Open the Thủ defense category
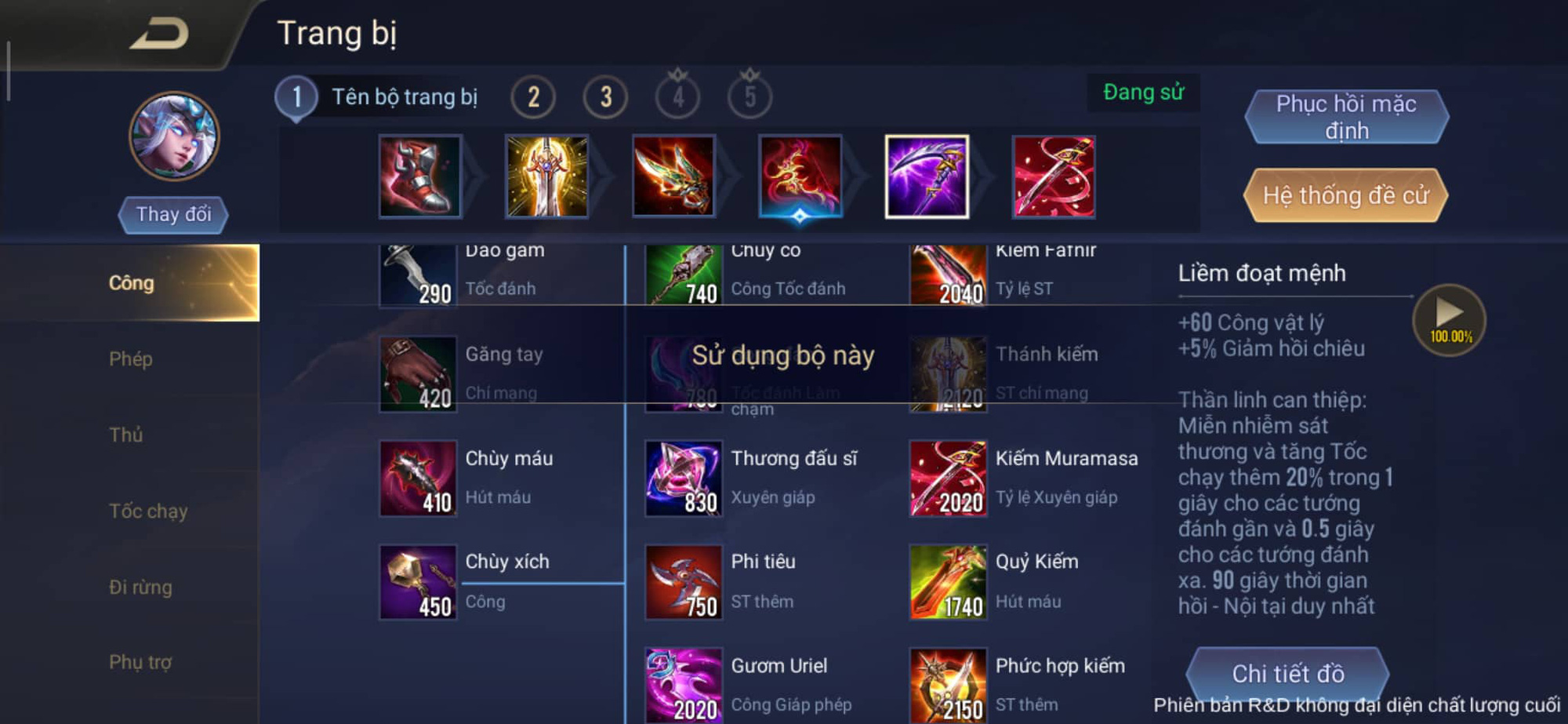This screenshot has width=1568, height=724. (x=125, y=435)
